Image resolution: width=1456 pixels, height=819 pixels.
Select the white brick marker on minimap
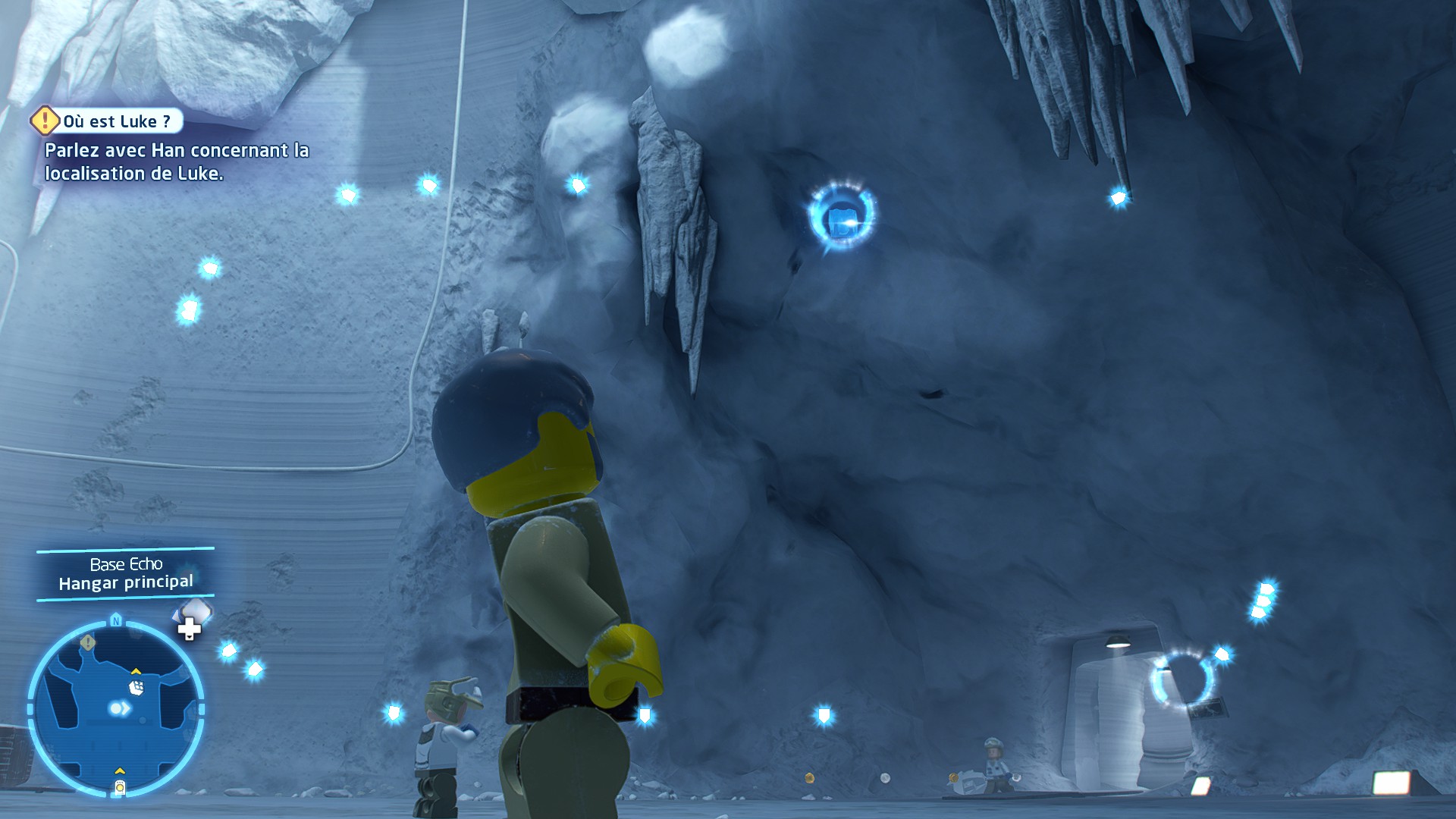click(136, 687)
